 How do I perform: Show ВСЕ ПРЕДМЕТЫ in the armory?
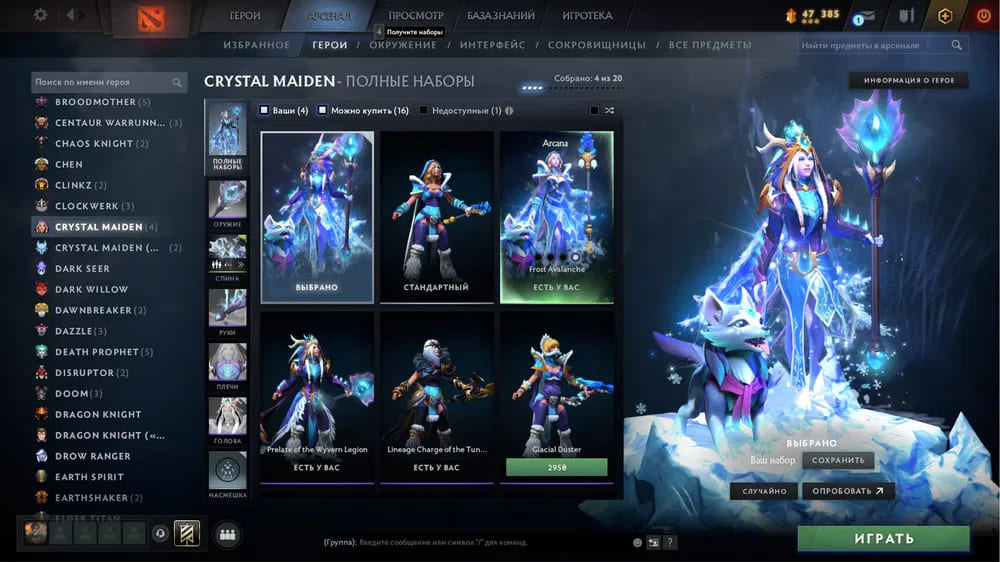pyautogui.click(x=709, y=45)
